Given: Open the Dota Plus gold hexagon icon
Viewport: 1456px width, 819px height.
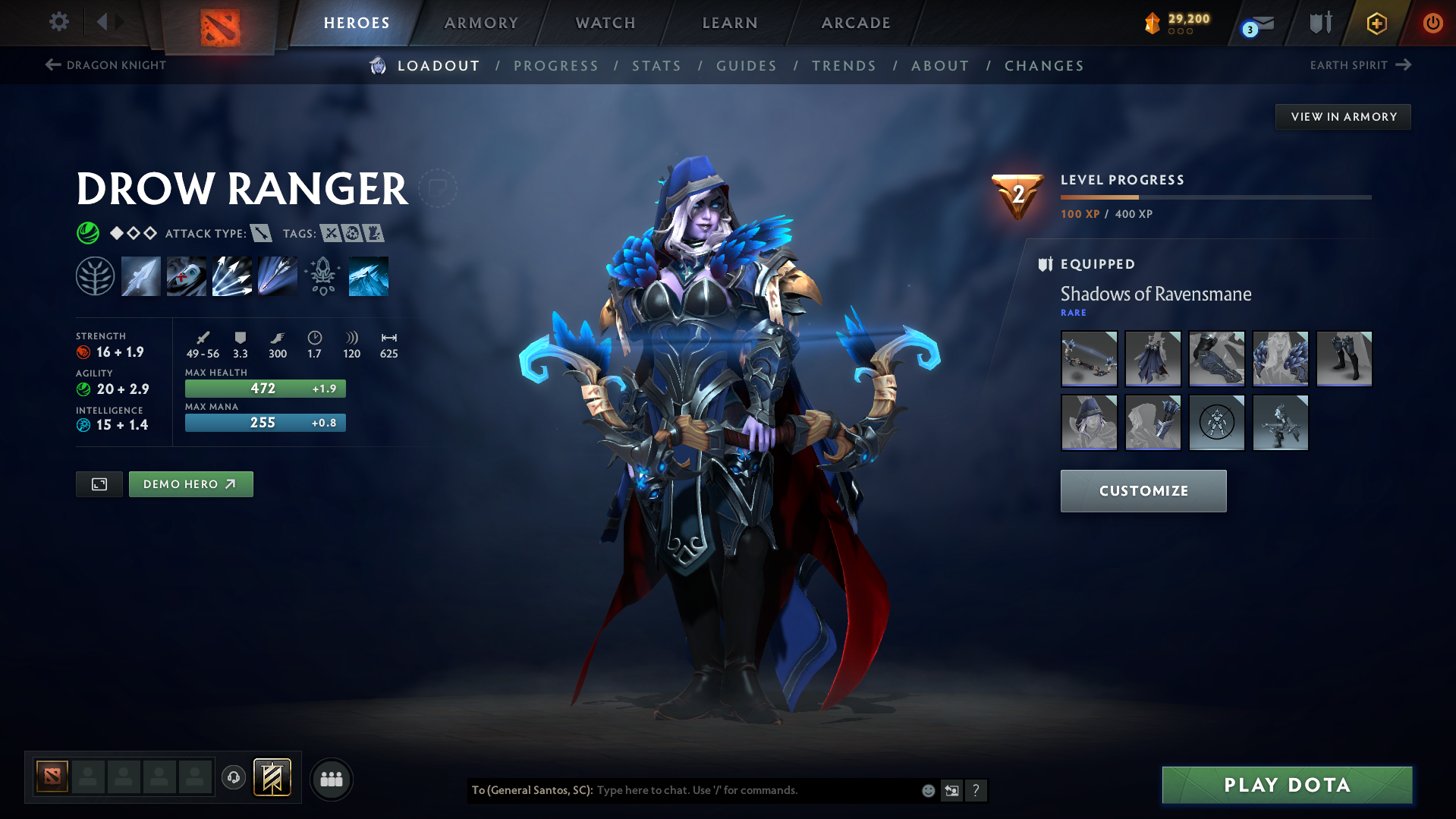Looking at the screenshot, I should [1376, 23].
